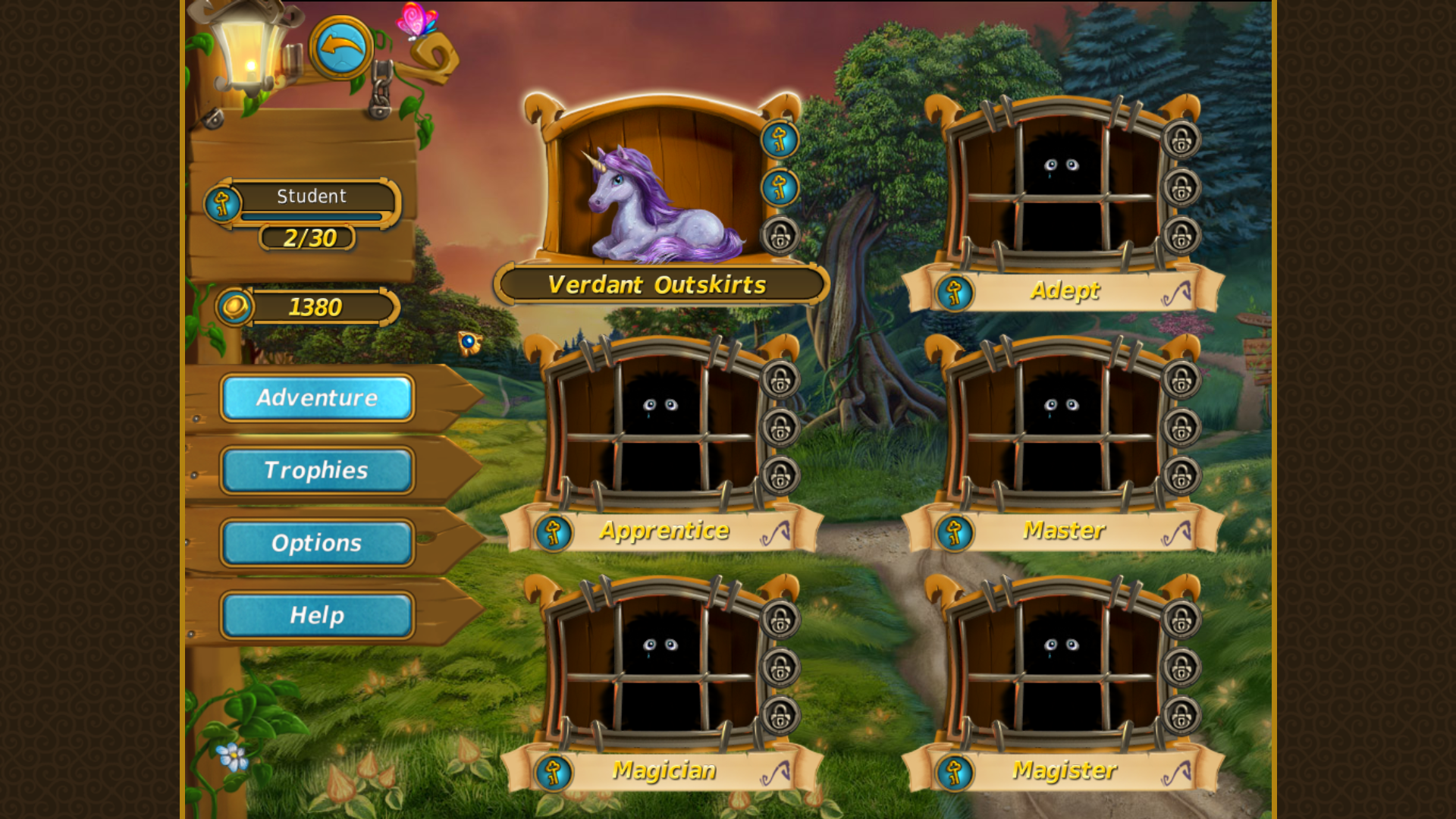Click the key badge on the Magister banner
The height and width of the screenshot is (819, 1456).
coord(955,771)
